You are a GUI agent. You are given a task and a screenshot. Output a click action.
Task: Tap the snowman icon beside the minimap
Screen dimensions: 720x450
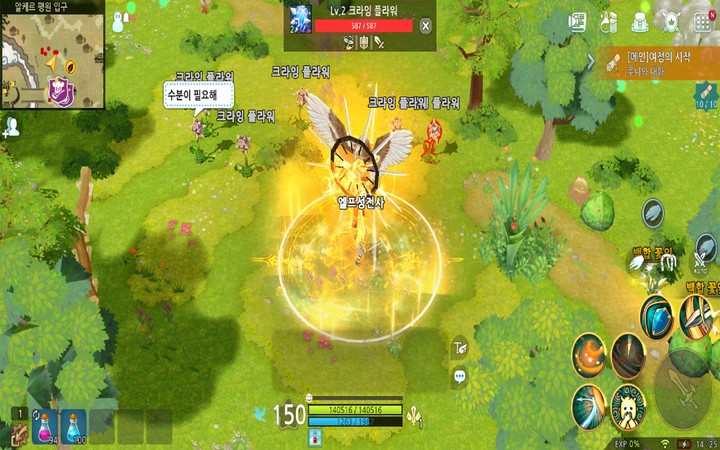119,21
